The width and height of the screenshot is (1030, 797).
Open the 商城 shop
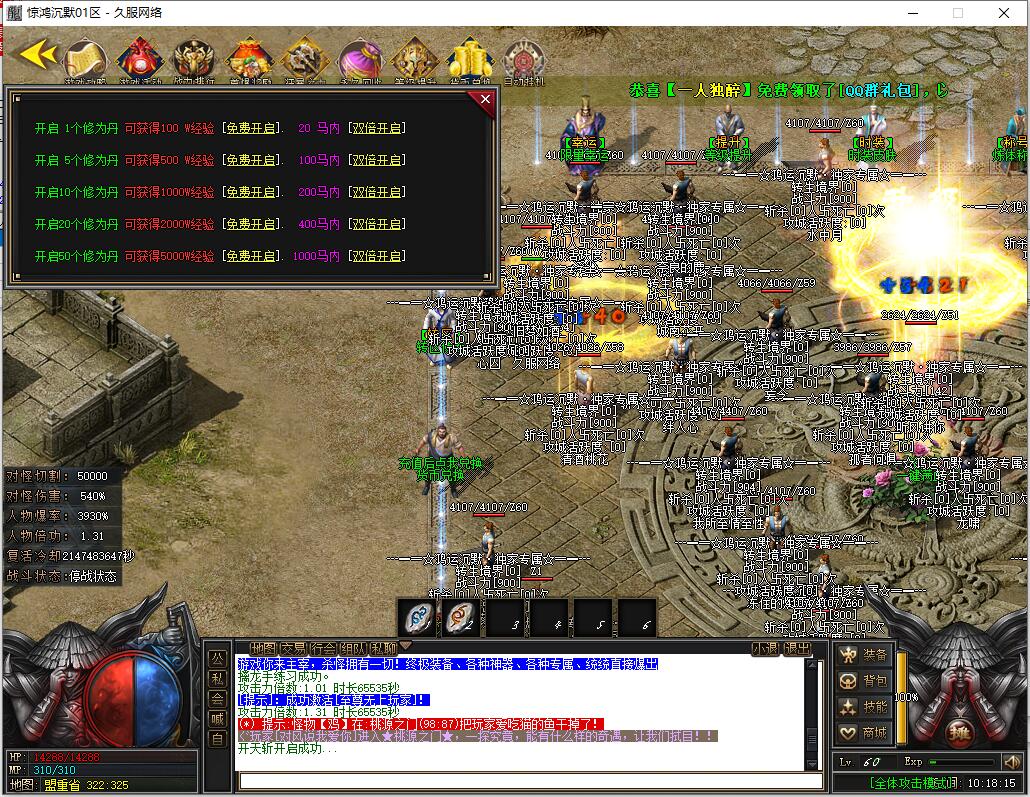pyautogui.click(x=865, y=733)
